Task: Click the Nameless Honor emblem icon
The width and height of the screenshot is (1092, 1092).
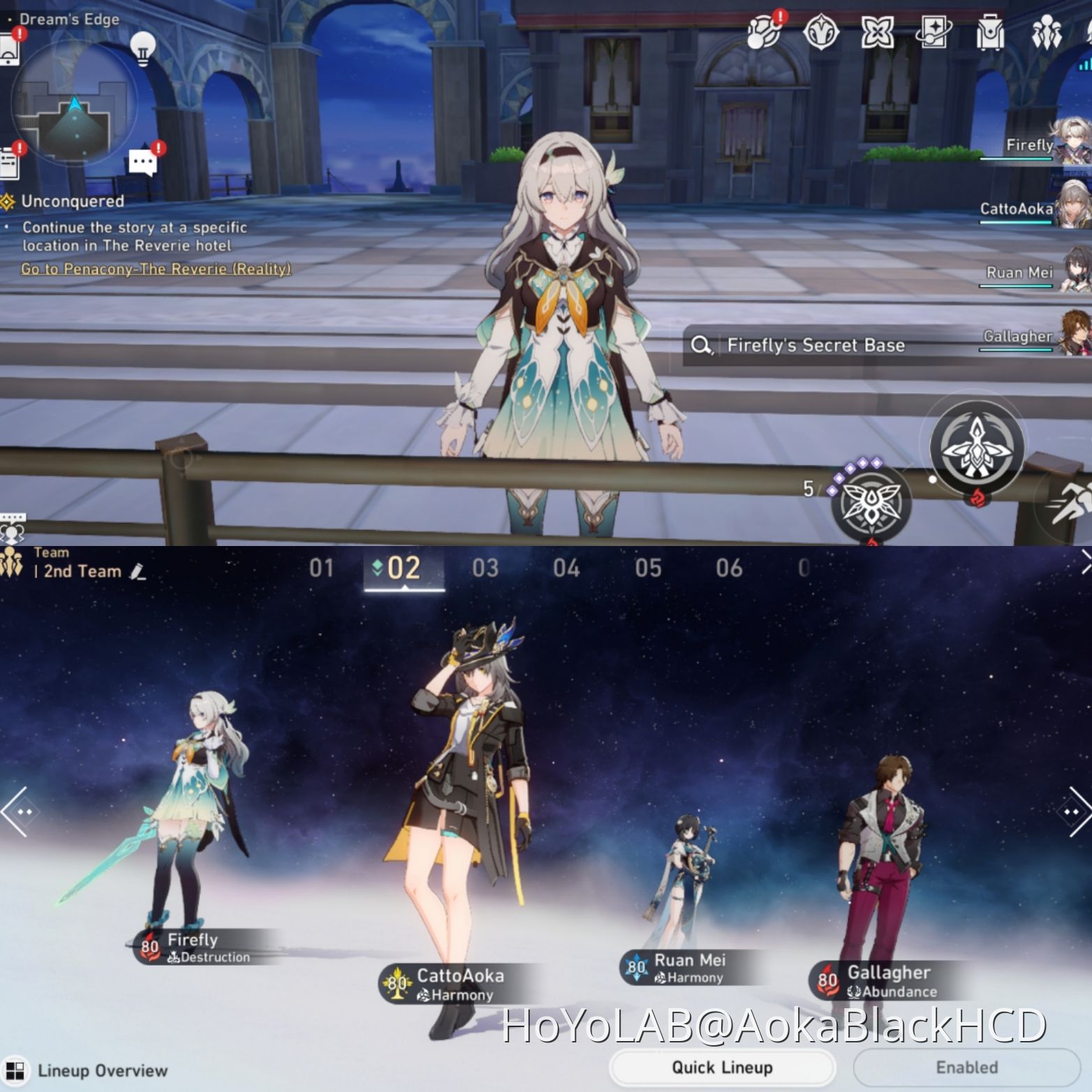Action: pos(820,33)
